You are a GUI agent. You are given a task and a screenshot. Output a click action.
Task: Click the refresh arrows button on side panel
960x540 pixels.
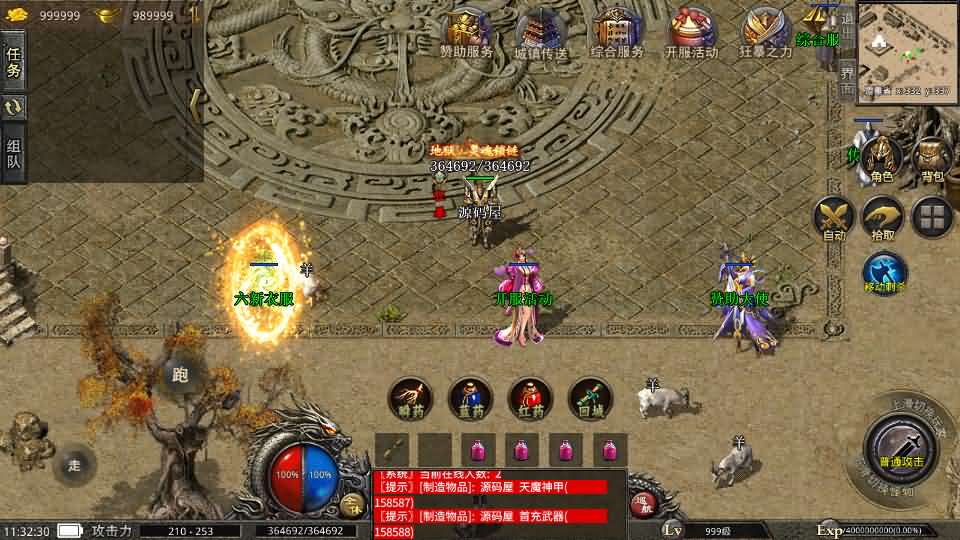(14, 107)
